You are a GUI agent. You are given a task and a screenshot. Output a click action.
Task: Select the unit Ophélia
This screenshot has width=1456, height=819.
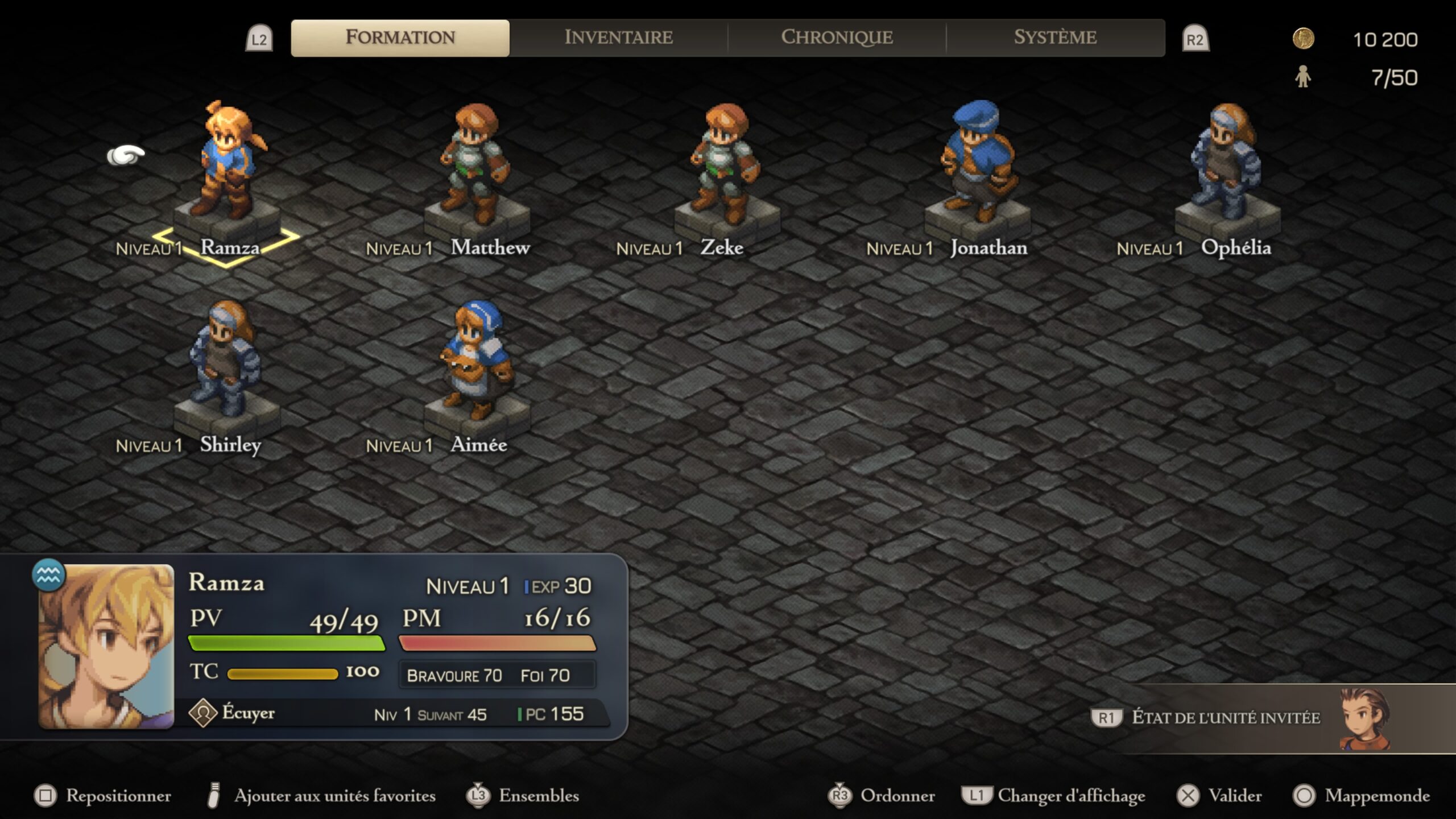(x=1227, y=165)
